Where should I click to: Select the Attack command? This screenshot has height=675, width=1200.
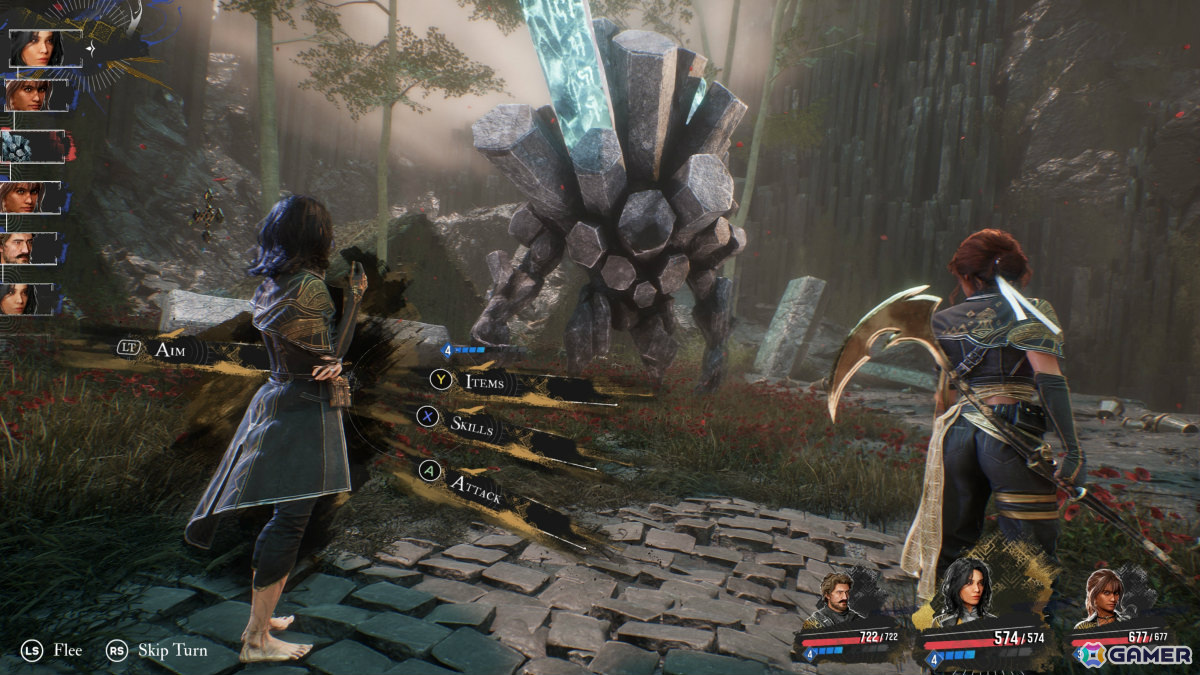click(x=473, y=485)
